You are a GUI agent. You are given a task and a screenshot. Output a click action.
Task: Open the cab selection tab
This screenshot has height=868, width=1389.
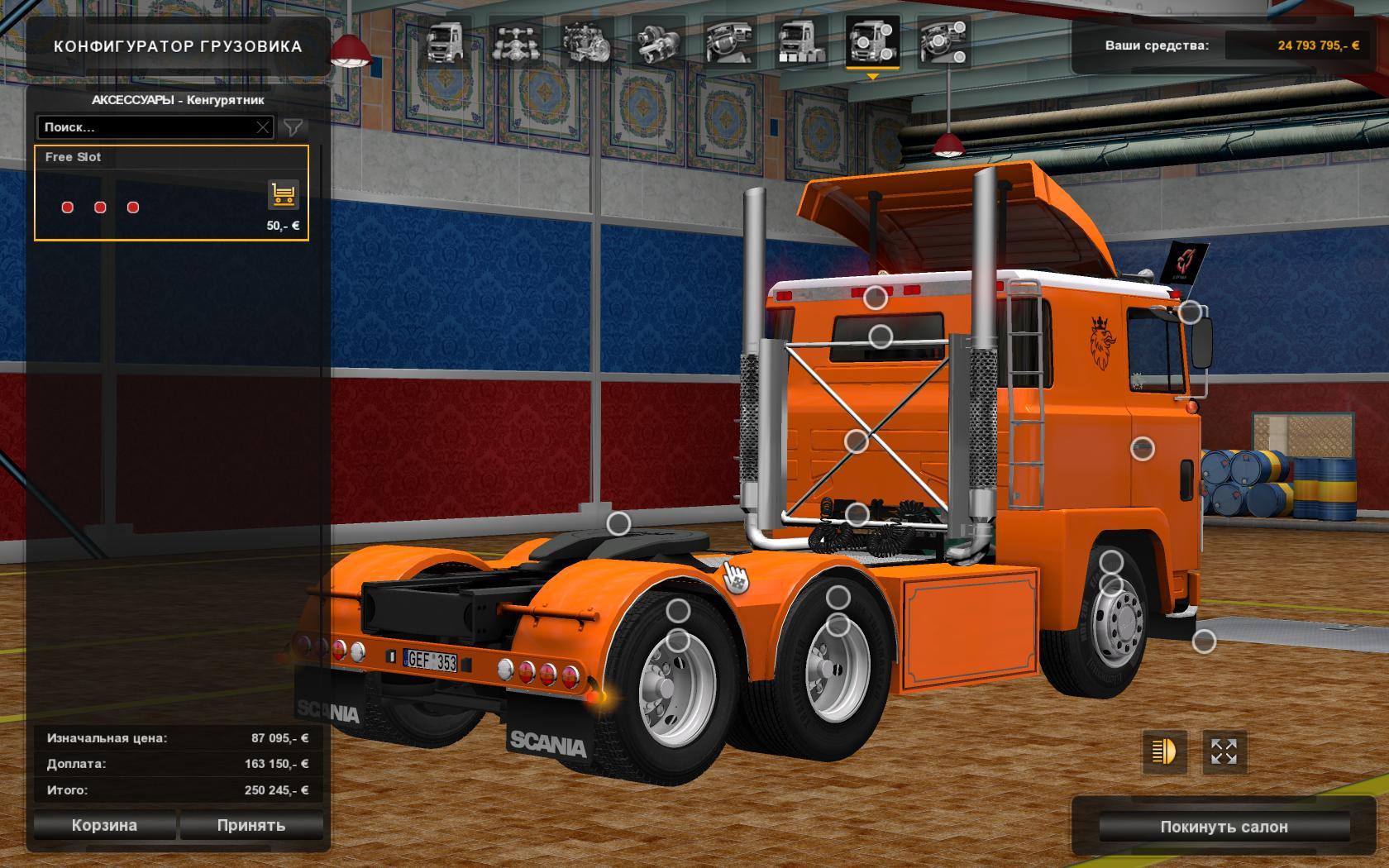pyautogui.click(x=445, y=43)
